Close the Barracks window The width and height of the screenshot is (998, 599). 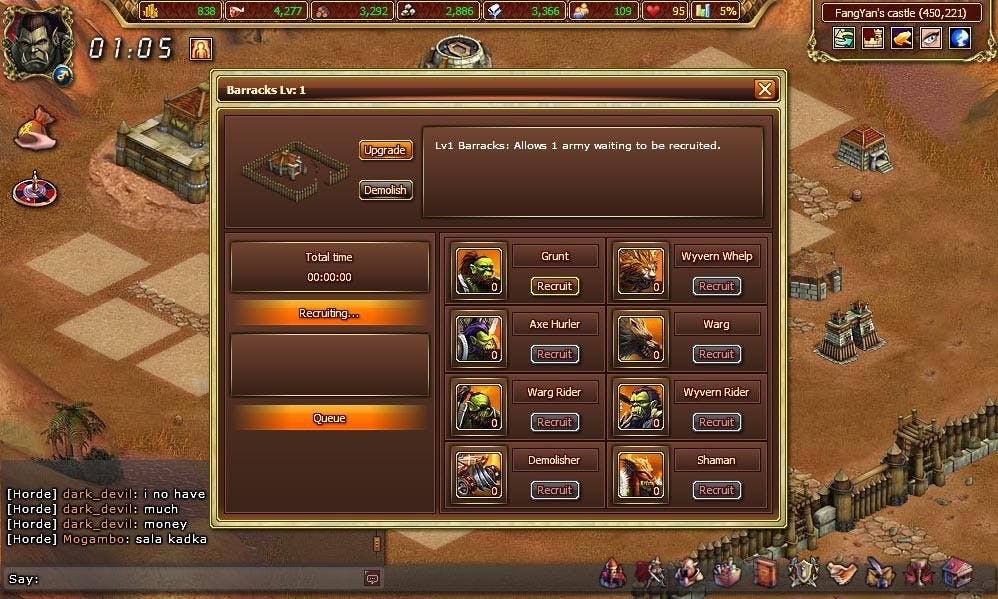(765, 90)
